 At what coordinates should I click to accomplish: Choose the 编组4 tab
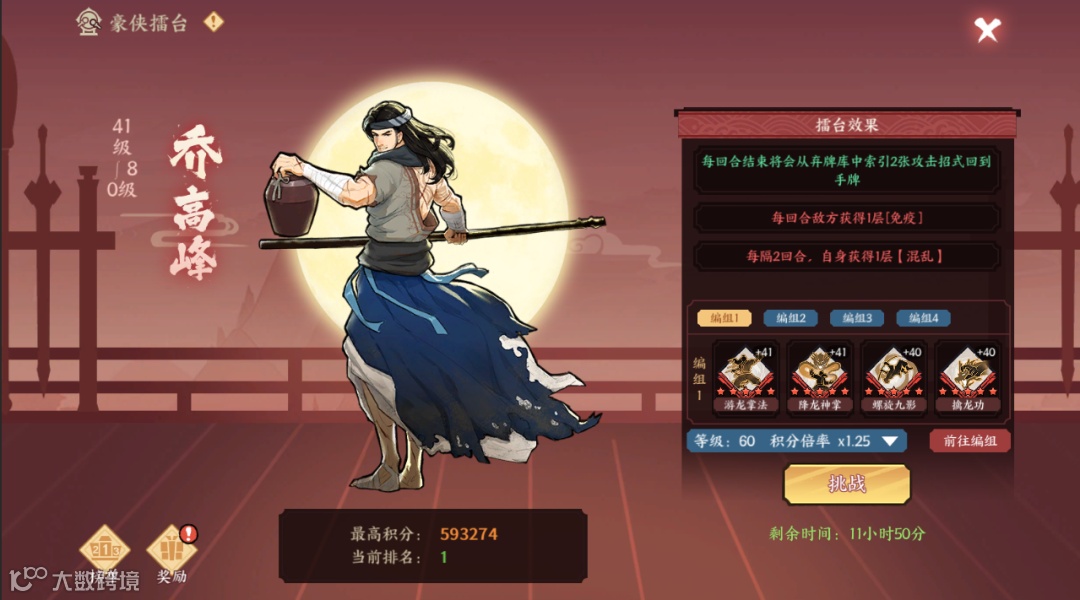(922, 318)
